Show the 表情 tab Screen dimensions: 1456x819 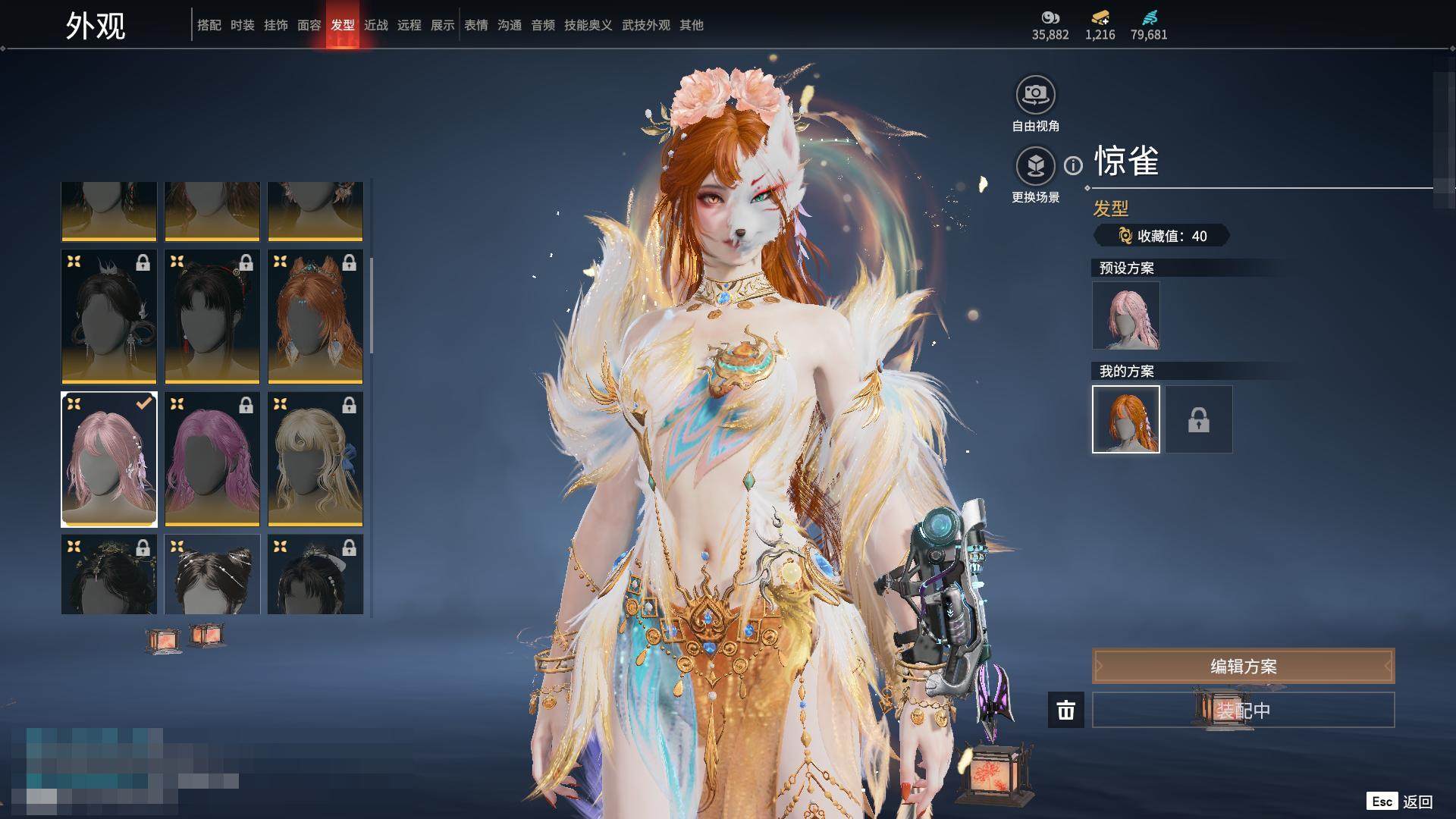[476, 25]
